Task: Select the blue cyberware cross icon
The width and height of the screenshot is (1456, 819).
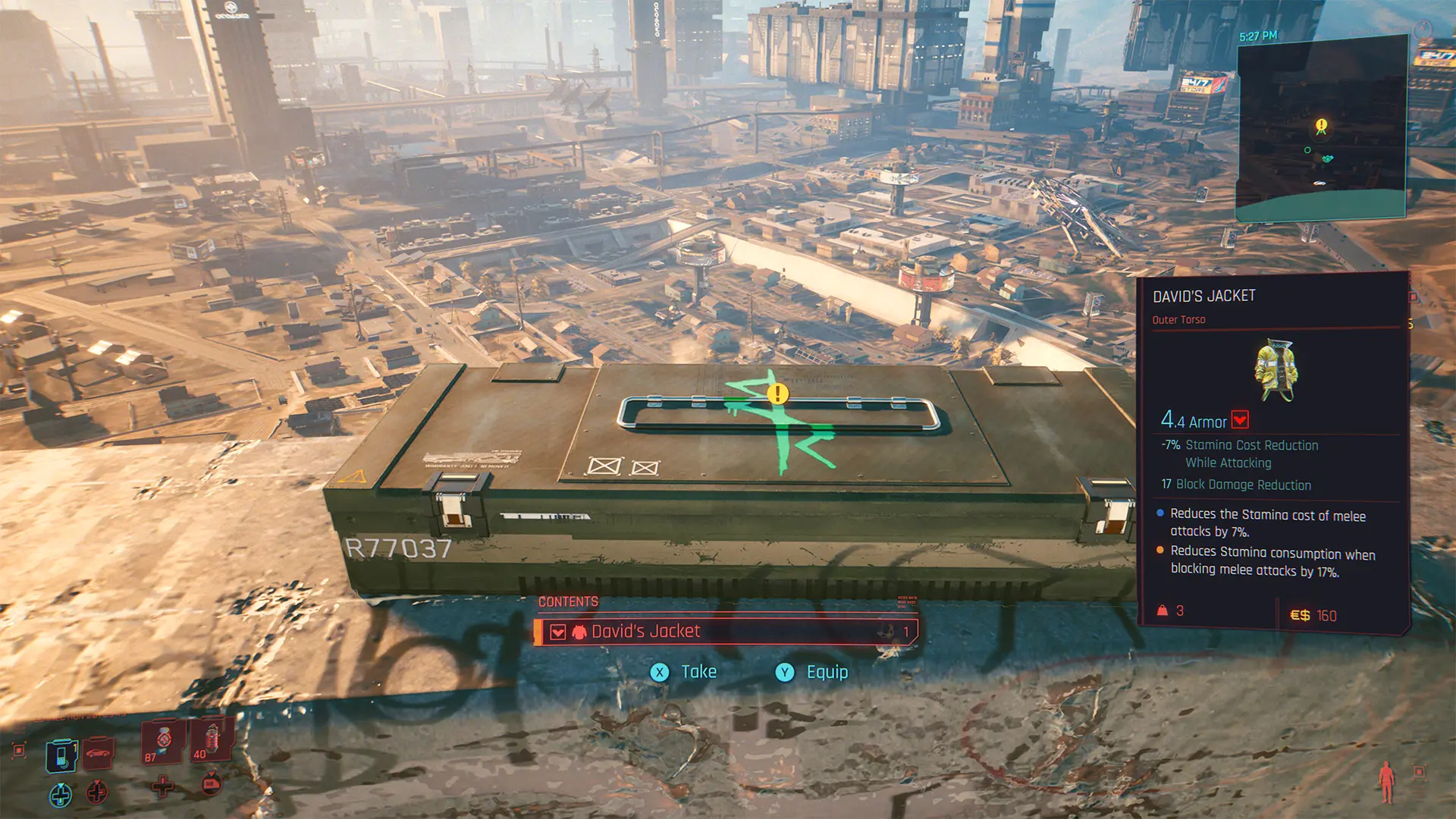Action: tap(61, 795)
